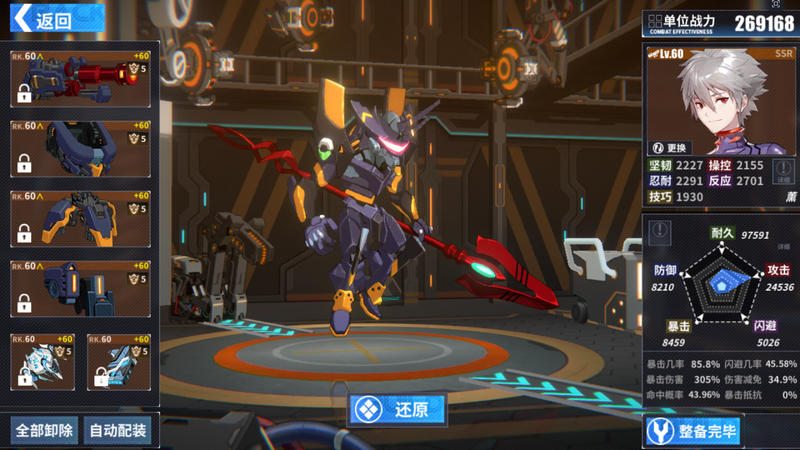Click 全部卸除 to unequip everything

tap(44, 431)
